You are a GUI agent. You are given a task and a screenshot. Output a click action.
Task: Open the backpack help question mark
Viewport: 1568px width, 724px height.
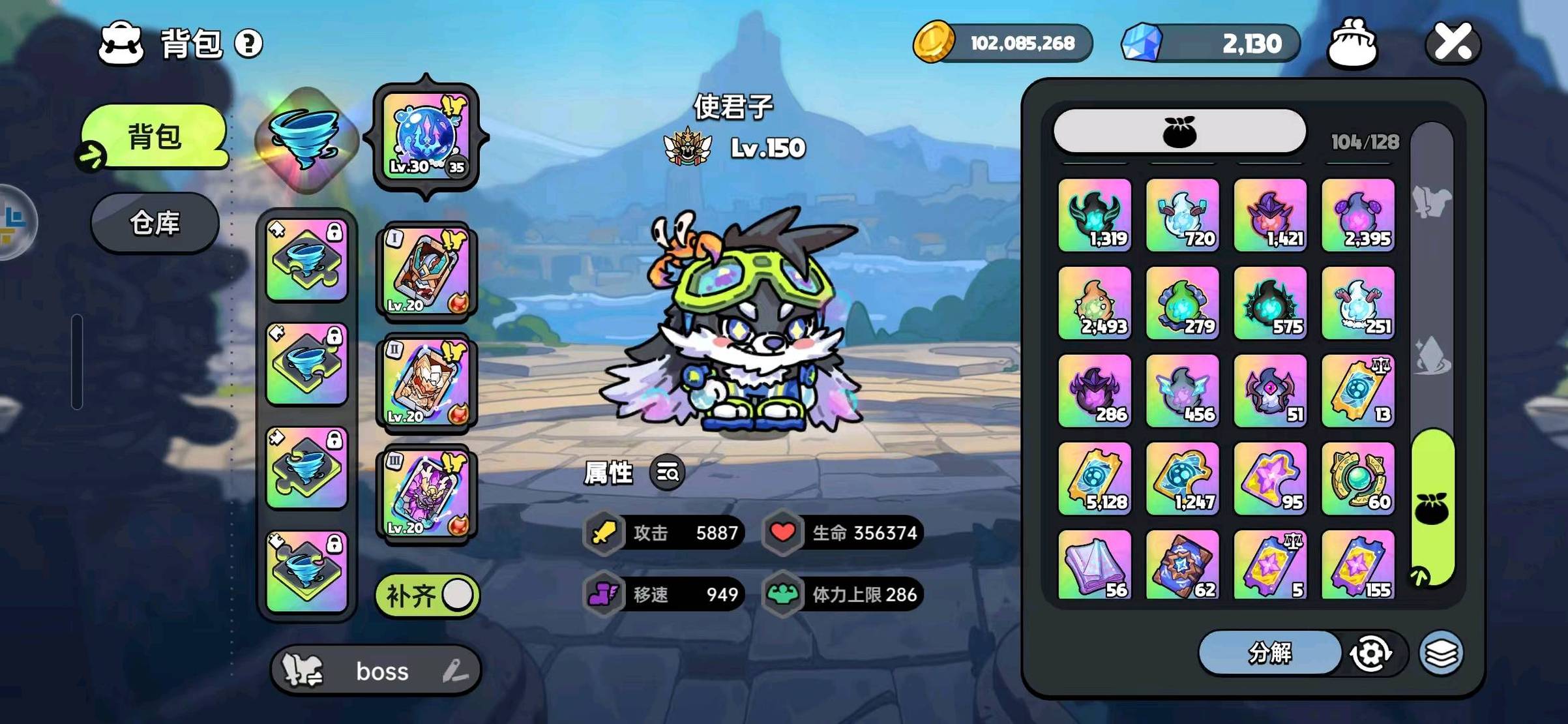pyautogui.click(x=248, y=44)
